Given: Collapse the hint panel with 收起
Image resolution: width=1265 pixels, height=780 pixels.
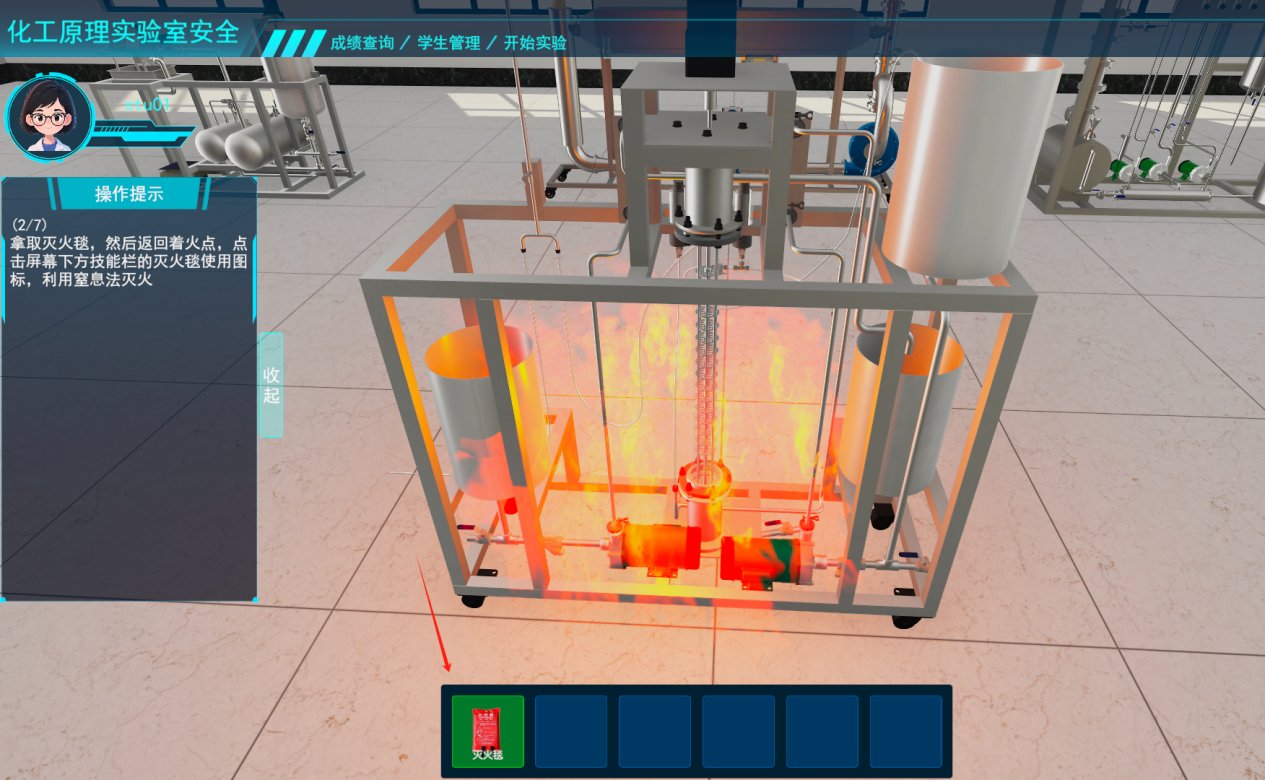Looking at the screenshot, I should tap(271, 385).
